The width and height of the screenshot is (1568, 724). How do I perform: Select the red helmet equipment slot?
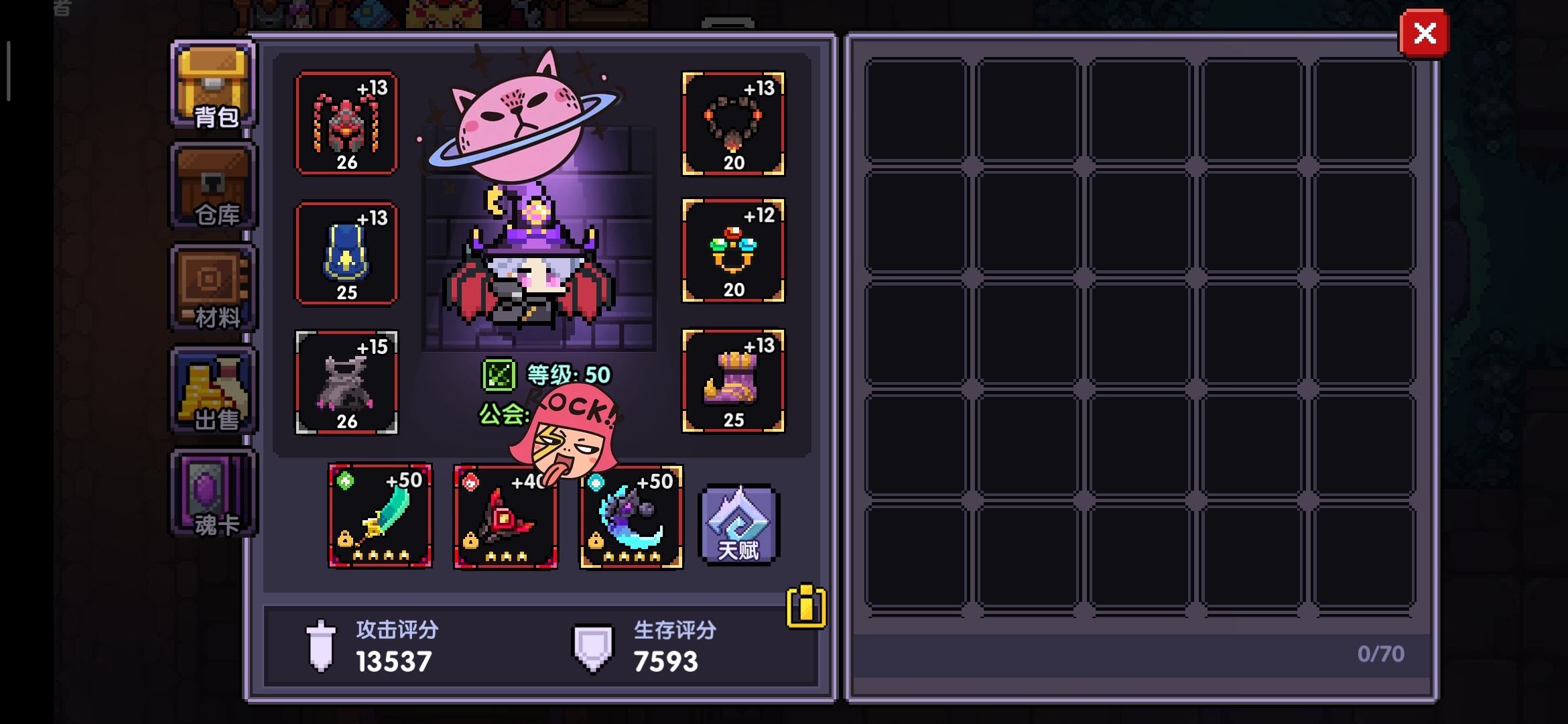(x=346, y=124)
